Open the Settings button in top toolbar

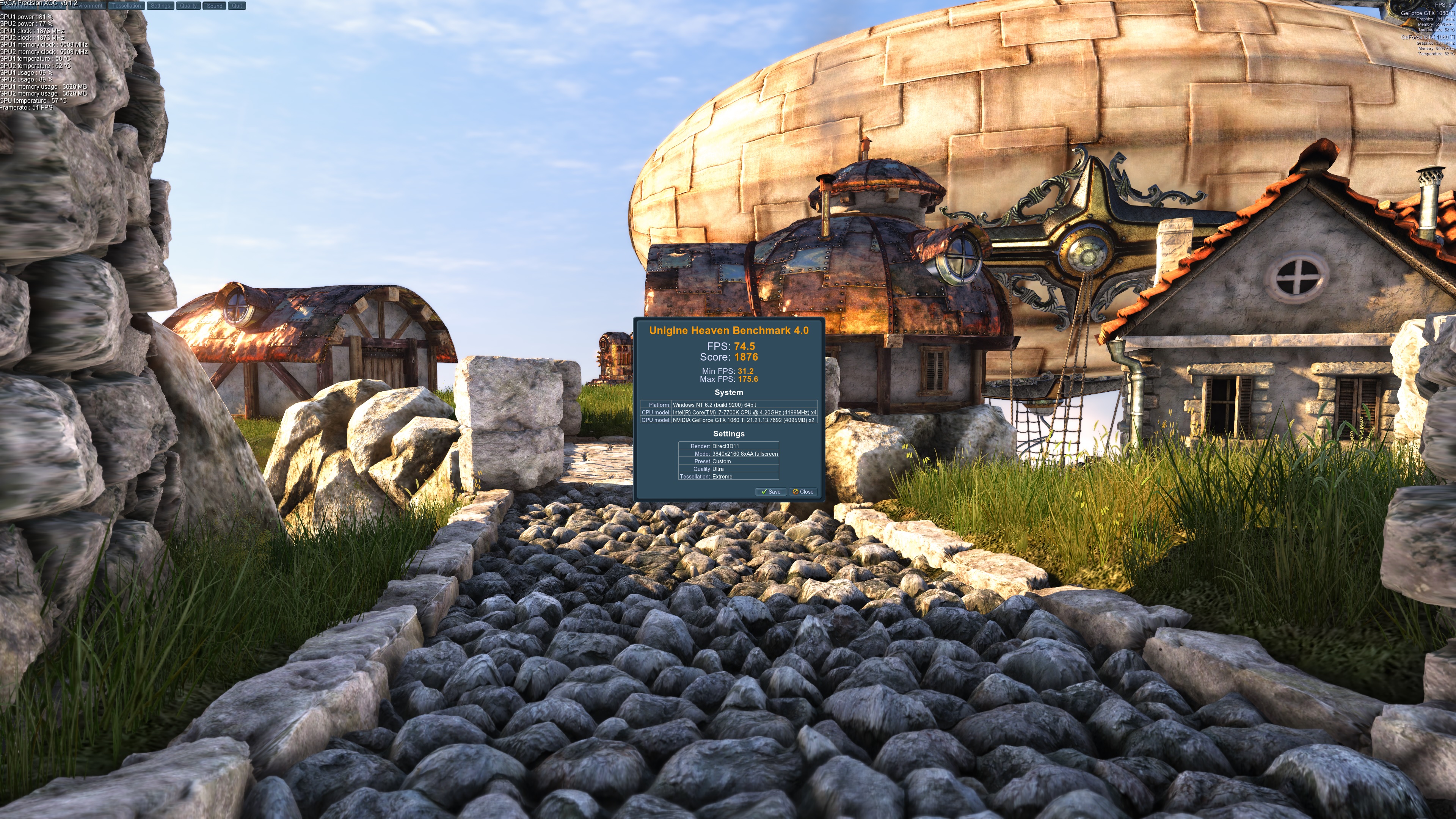point(160,6)
